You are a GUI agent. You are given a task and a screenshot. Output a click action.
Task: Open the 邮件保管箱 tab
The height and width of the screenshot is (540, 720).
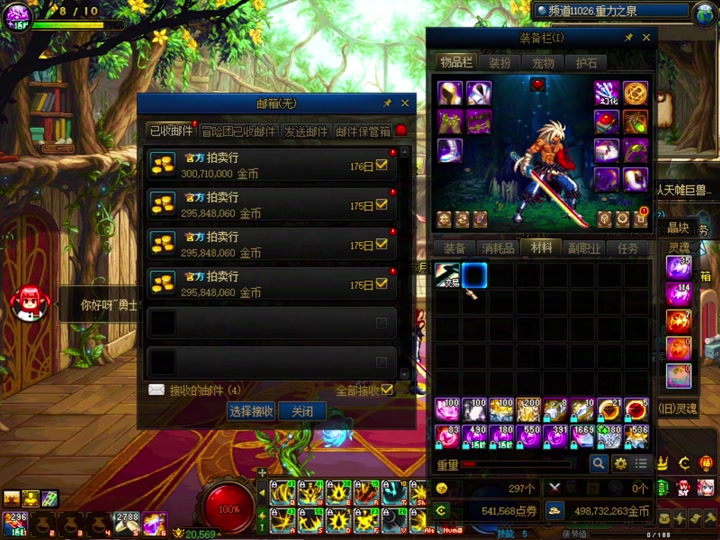click(362, 131)
